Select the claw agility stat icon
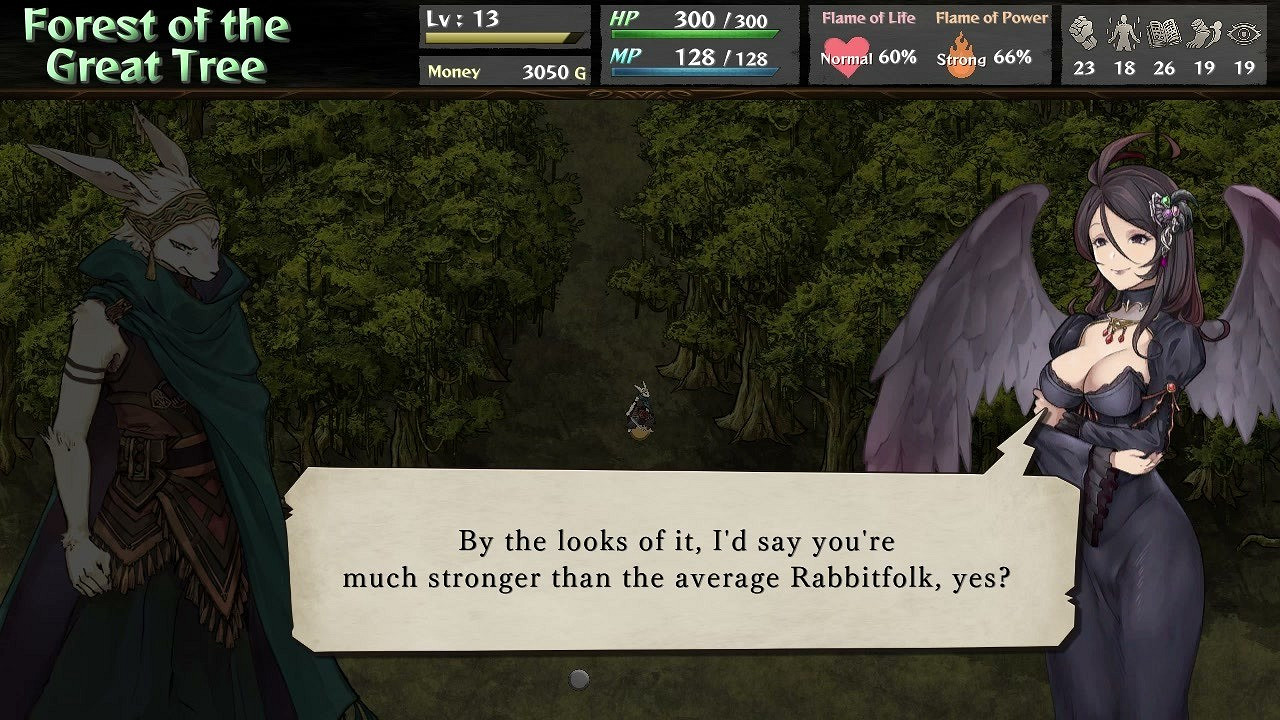Viewport: 1280px width, 720px height. [x=1203, y=32]
